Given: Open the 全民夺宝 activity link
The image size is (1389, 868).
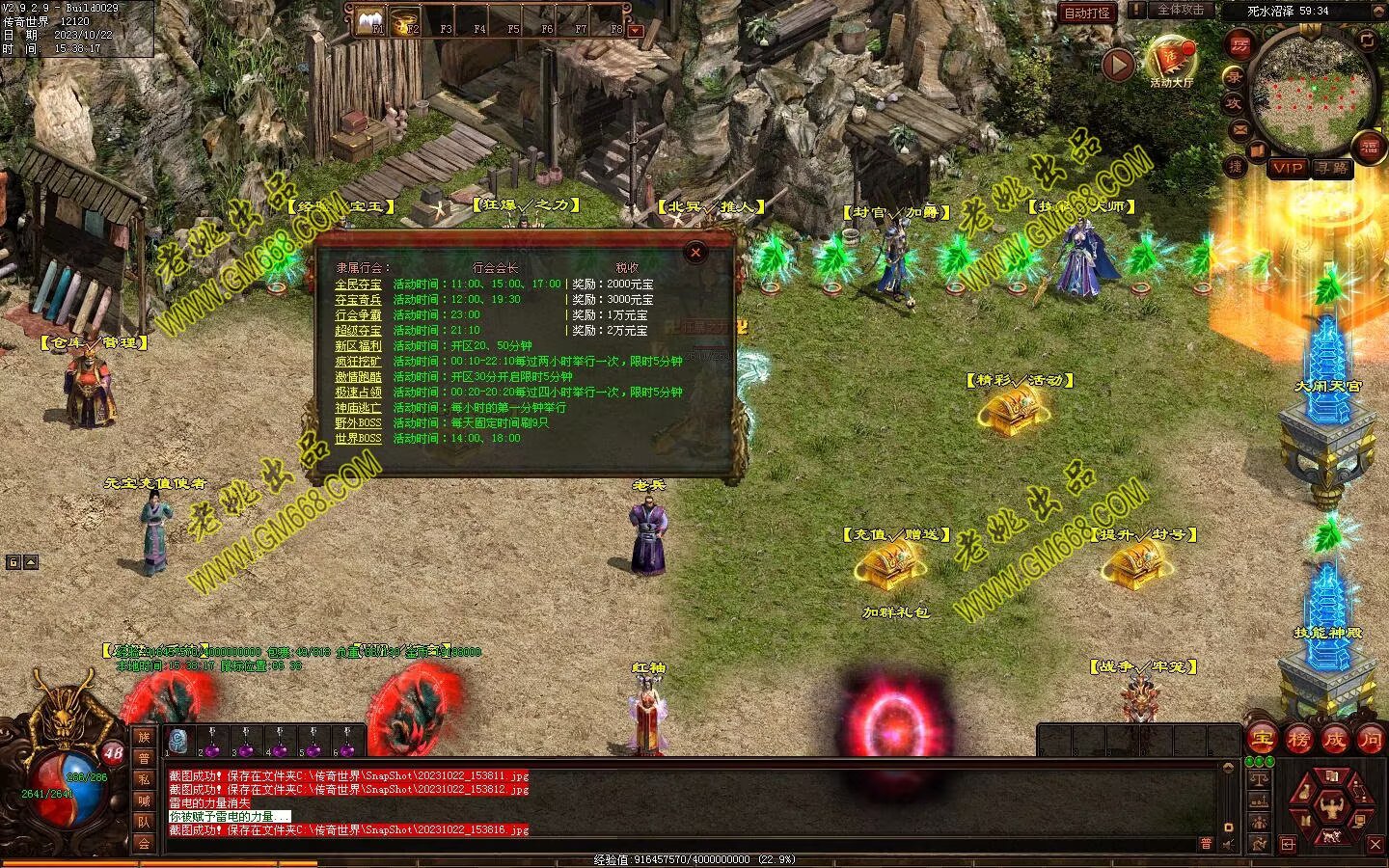Looking at the screenshot, I should [358, 285].
